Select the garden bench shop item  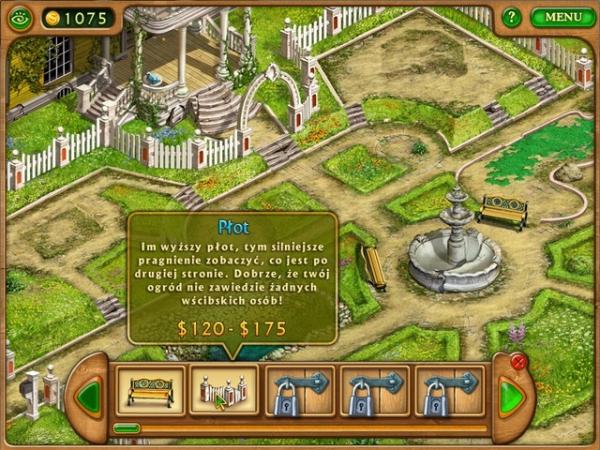(150, 391)
